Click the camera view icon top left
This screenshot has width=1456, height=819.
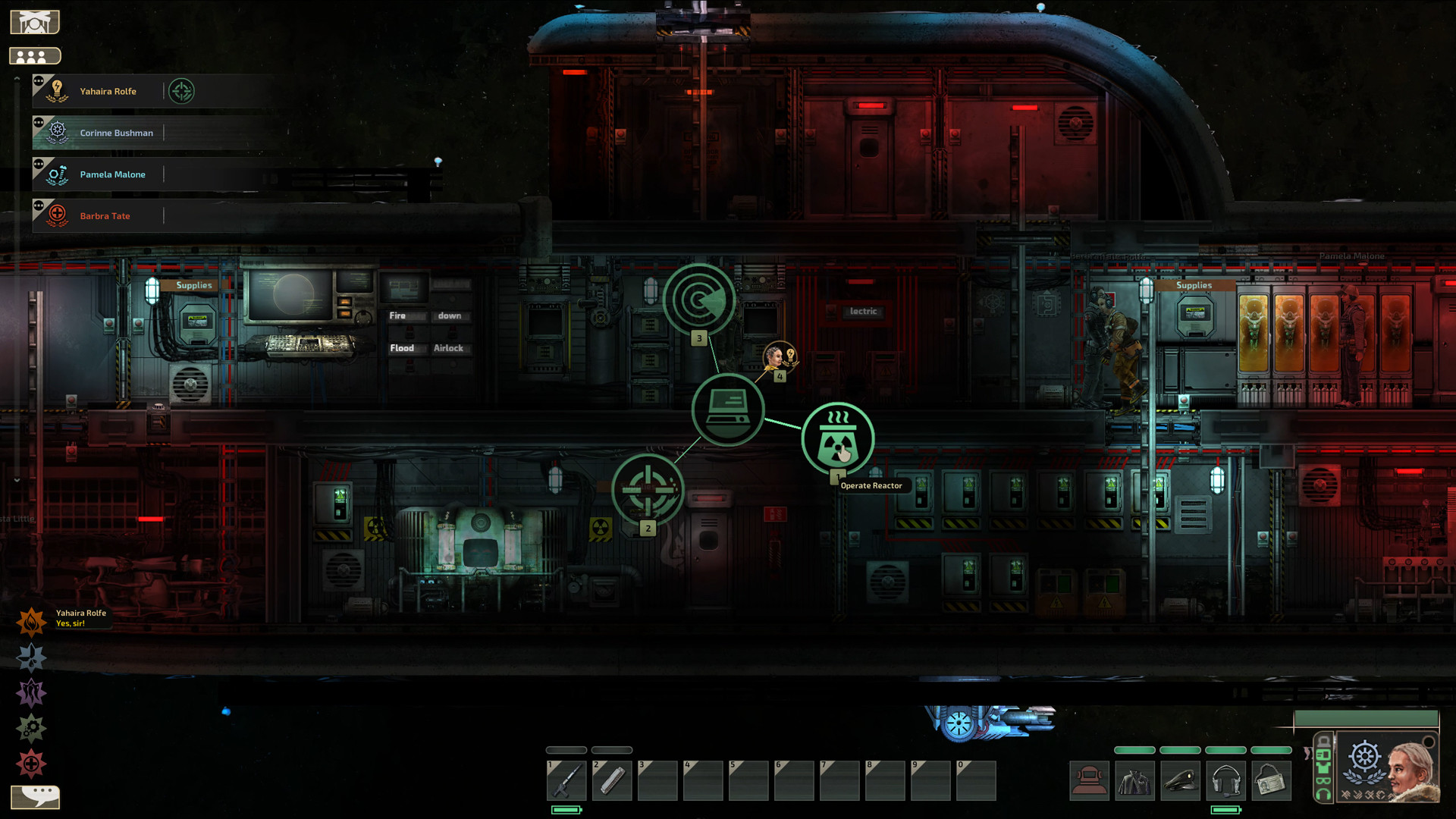click(35, 21)
